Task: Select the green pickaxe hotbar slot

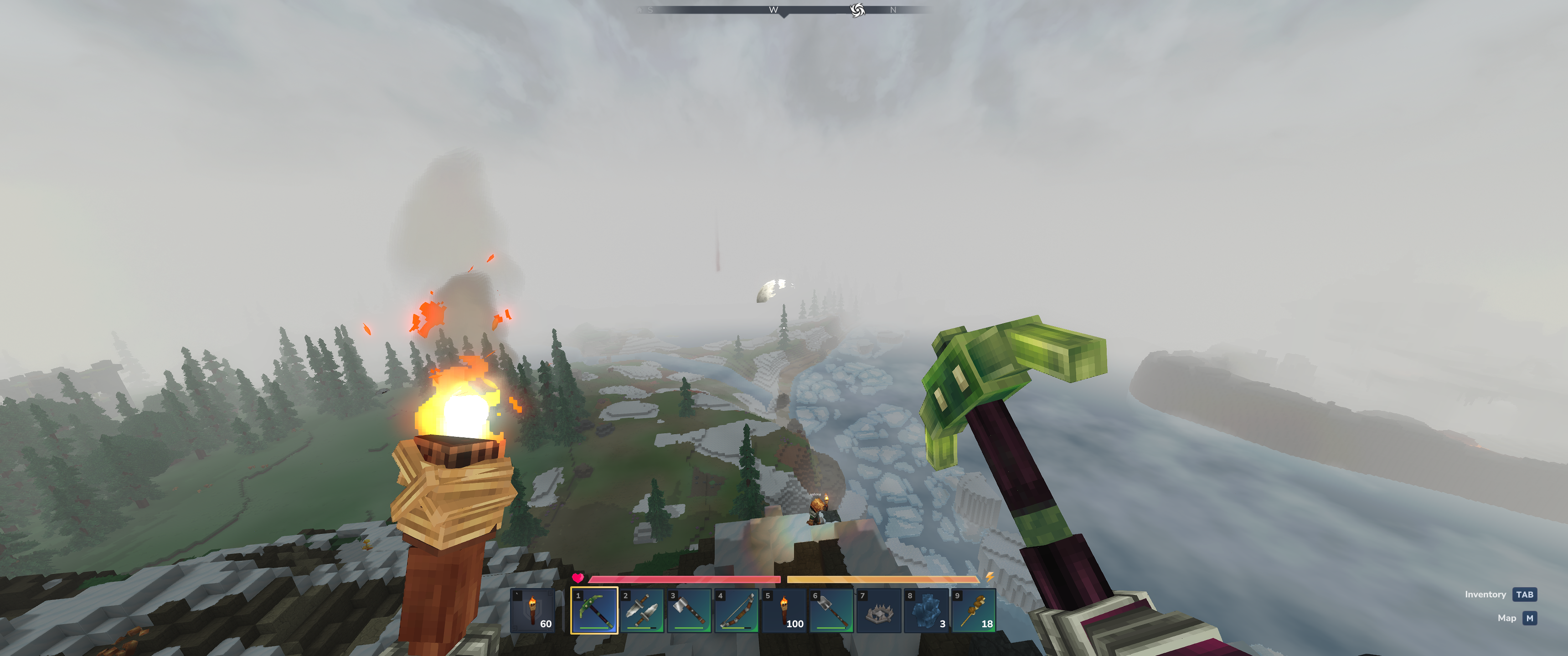Action: [x=594, y=610]
